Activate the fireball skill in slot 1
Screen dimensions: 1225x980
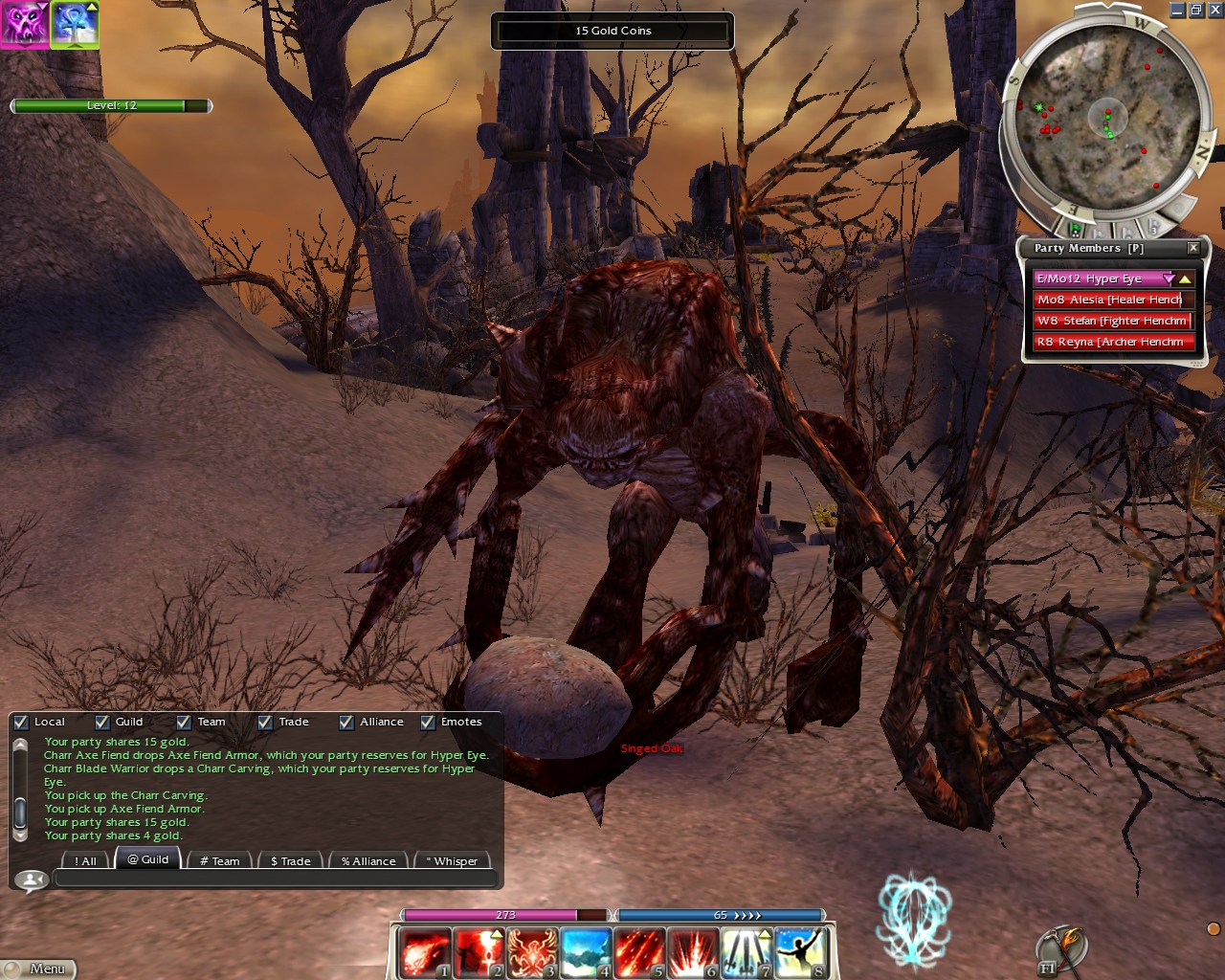point(424,952)
